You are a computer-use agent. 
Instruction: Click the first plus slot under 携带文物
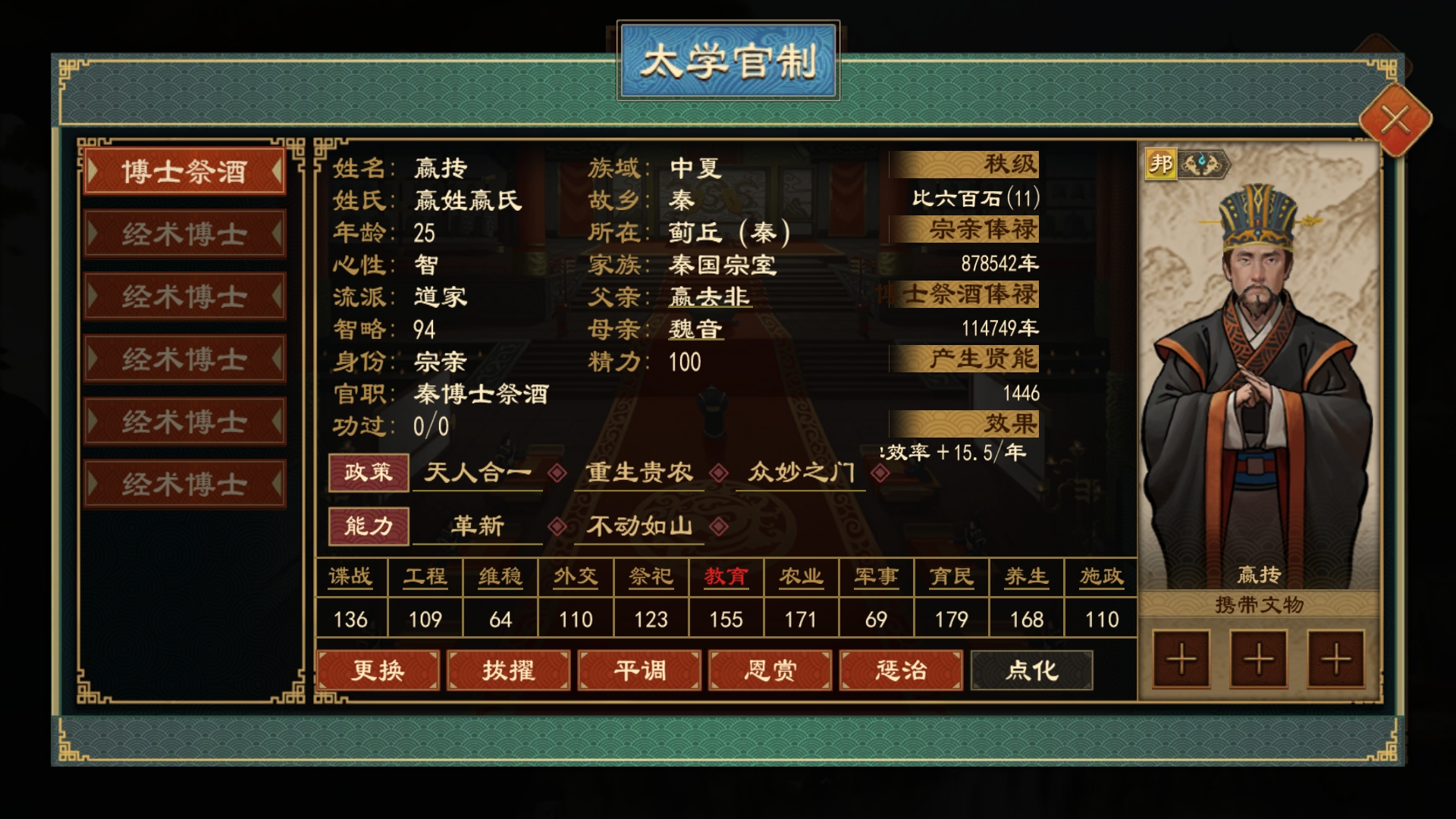point(1181,661)
